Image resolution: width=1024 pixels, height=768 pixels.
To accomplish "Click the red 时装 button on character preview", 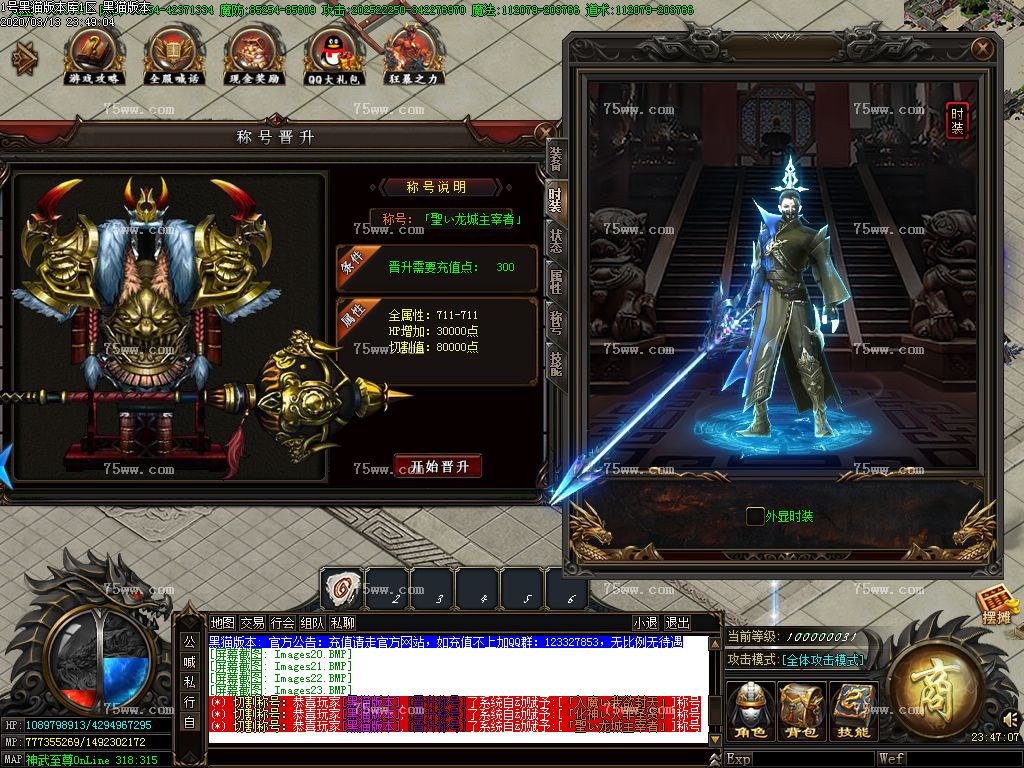I will pos(957,120).
